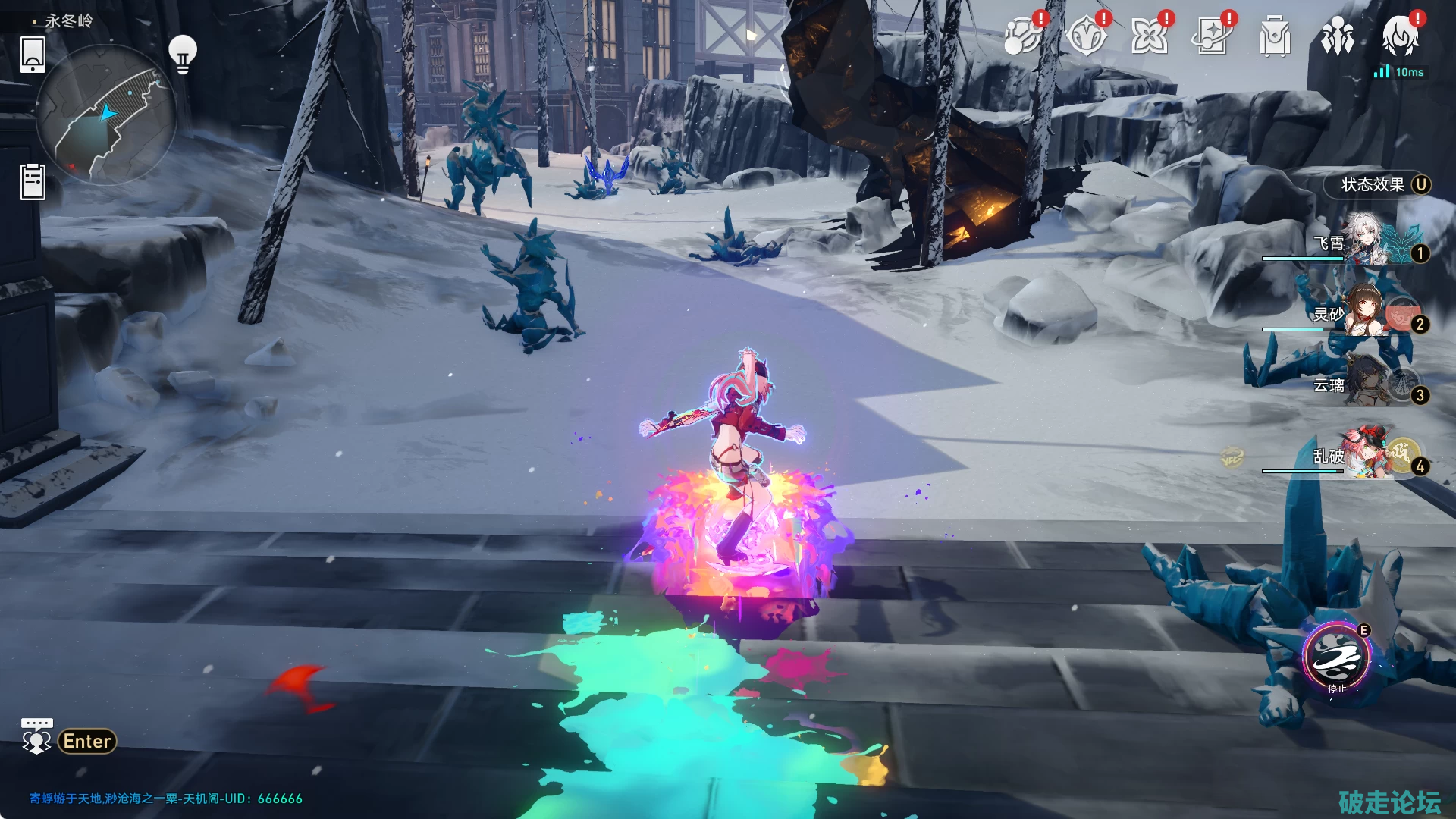Activate the 停止 technique skill button

pyautogui.click(x=1336, y=658)
